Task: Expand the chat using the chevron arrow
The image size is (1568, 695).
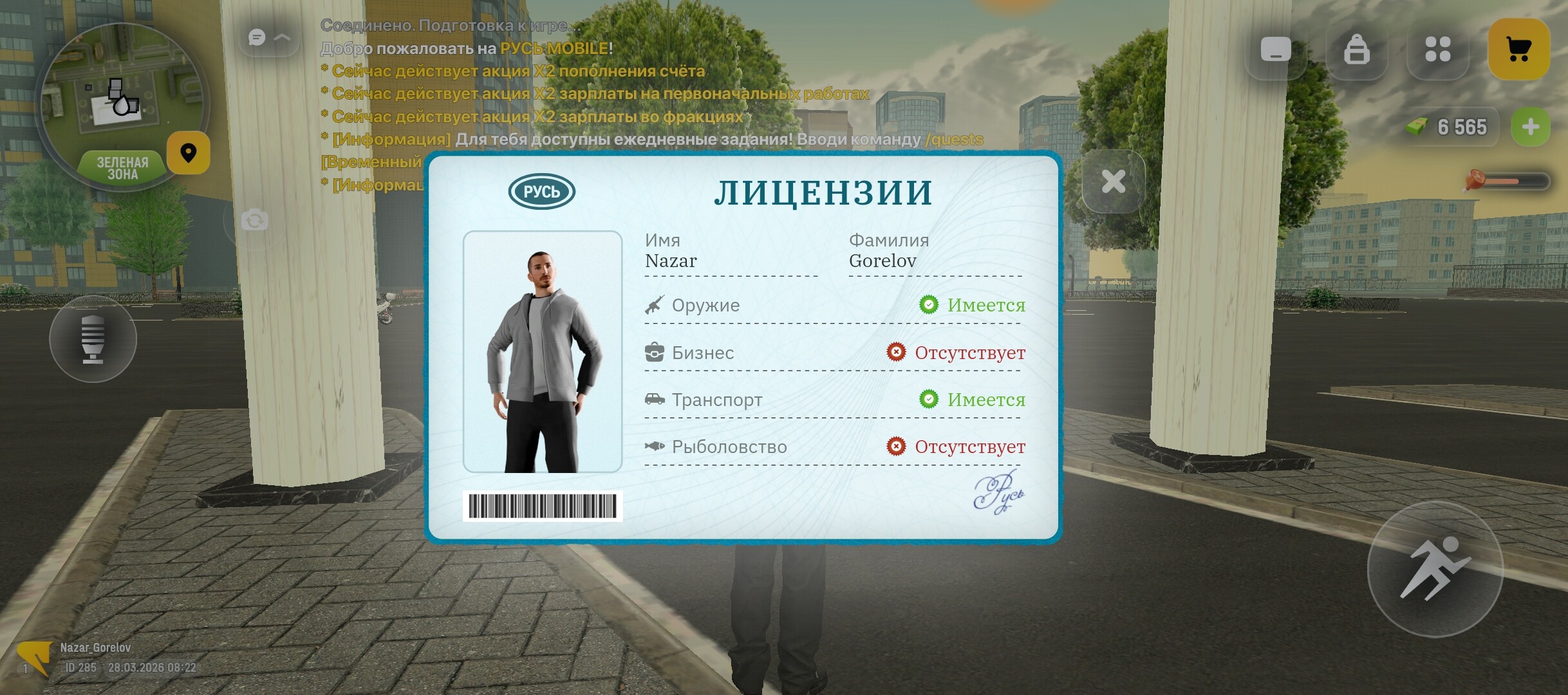Action: [283, 37]
